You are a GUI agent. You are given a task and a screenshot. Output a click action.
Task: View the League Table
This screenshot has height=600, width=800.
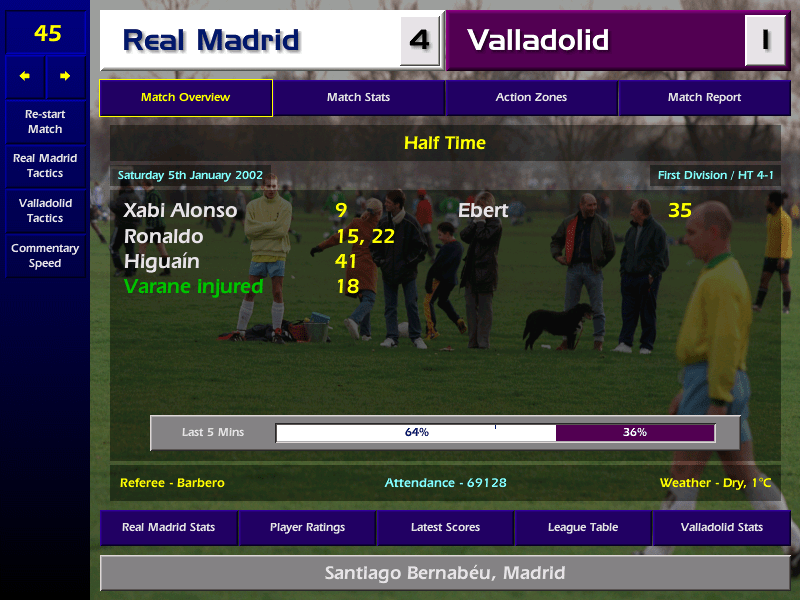583,527
